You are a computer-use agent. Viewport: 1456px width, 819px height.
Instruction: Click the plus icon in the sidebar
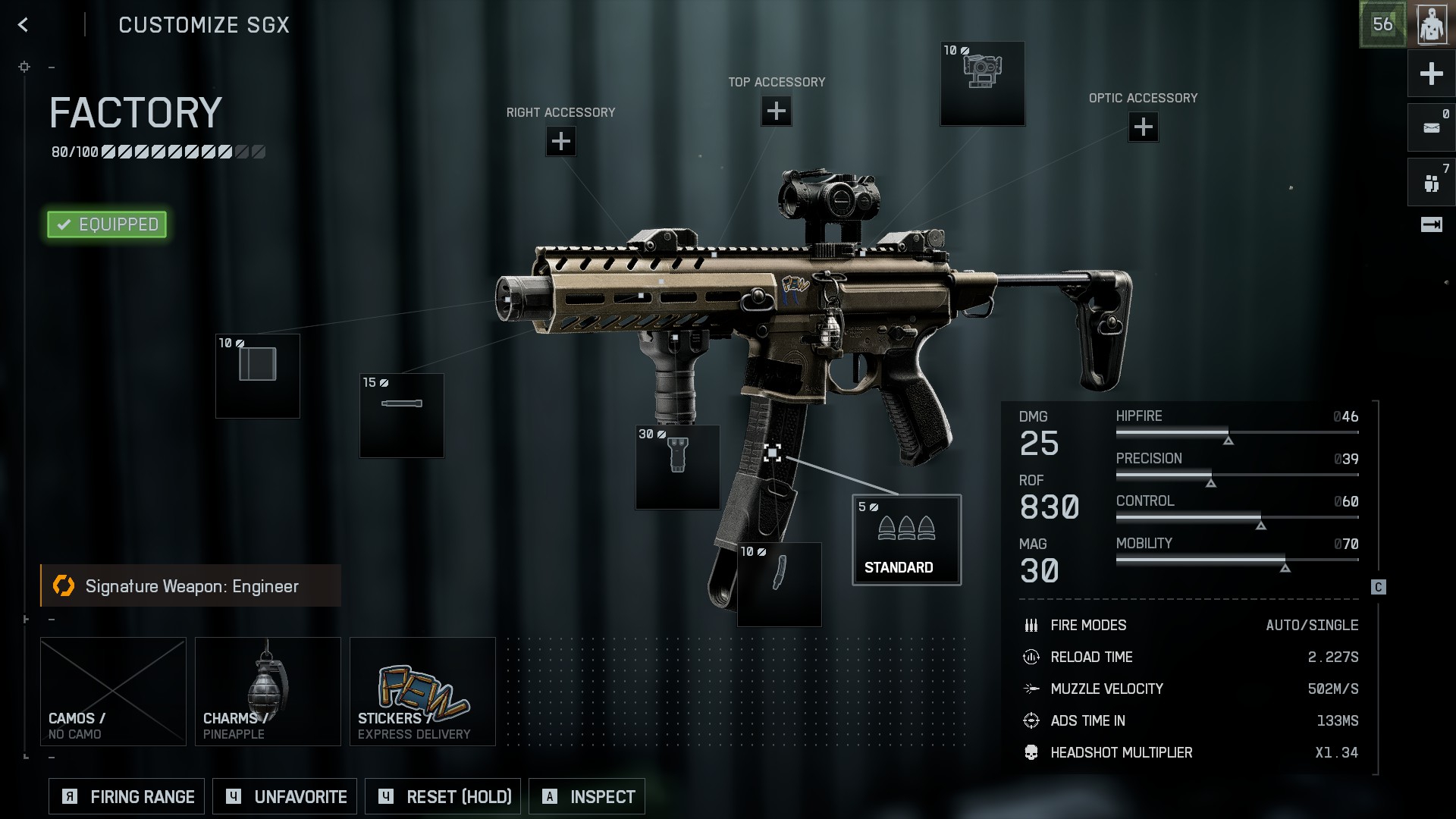pyautogui.click(x=1431, y=74)
